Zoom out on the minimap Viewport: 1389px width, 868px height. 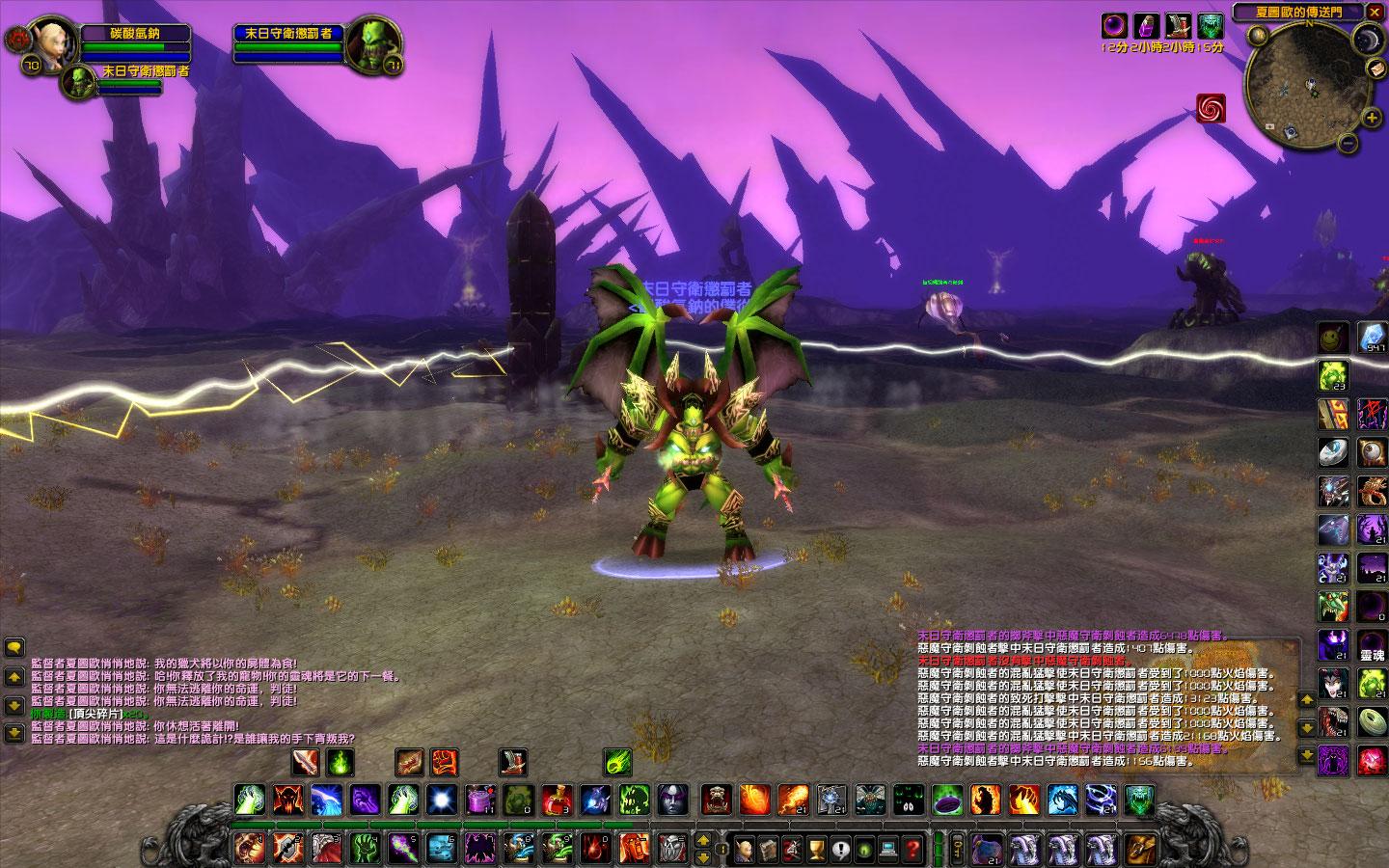tap(1349, 145)
